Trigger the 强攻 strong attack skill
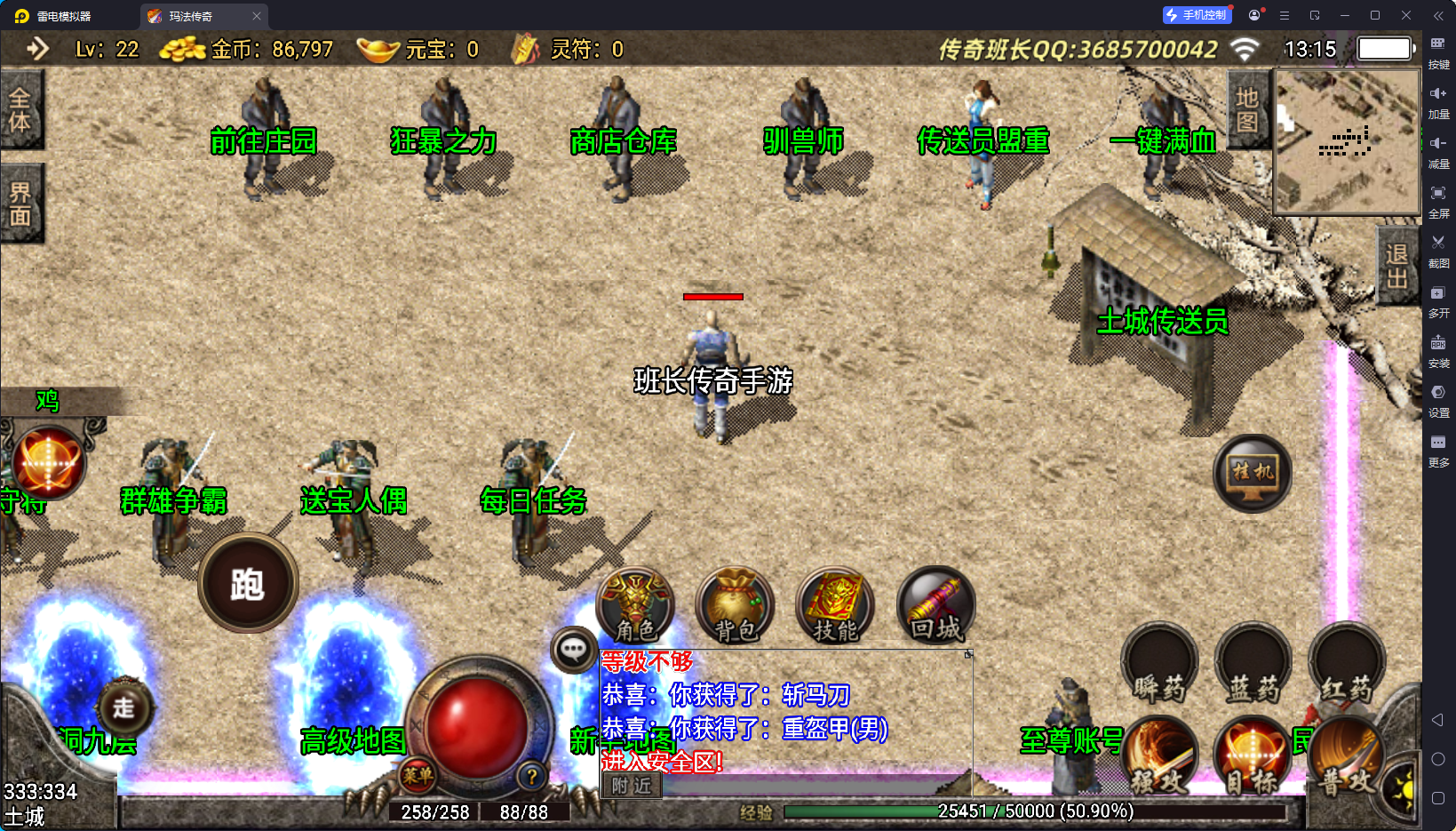 (x=1159, y=756)
